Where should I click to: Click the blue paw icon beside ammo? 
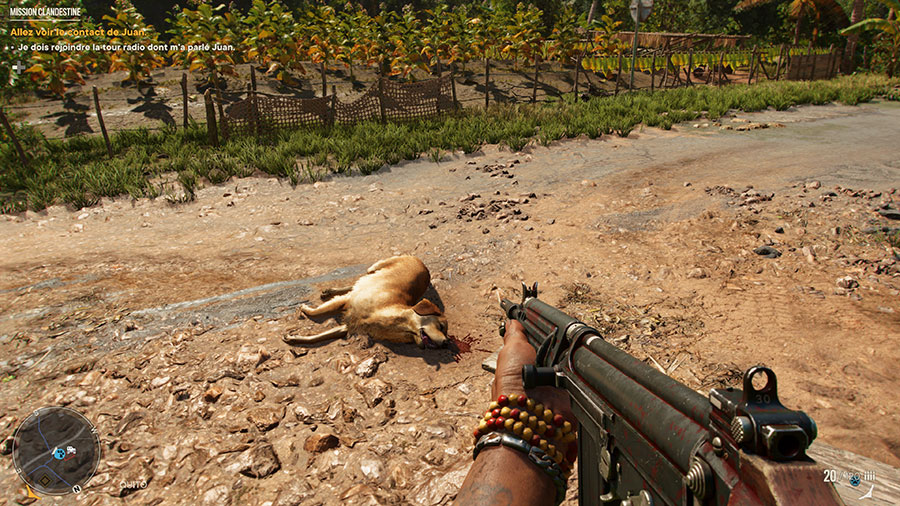pyautogui.click(x=854, y=479)
